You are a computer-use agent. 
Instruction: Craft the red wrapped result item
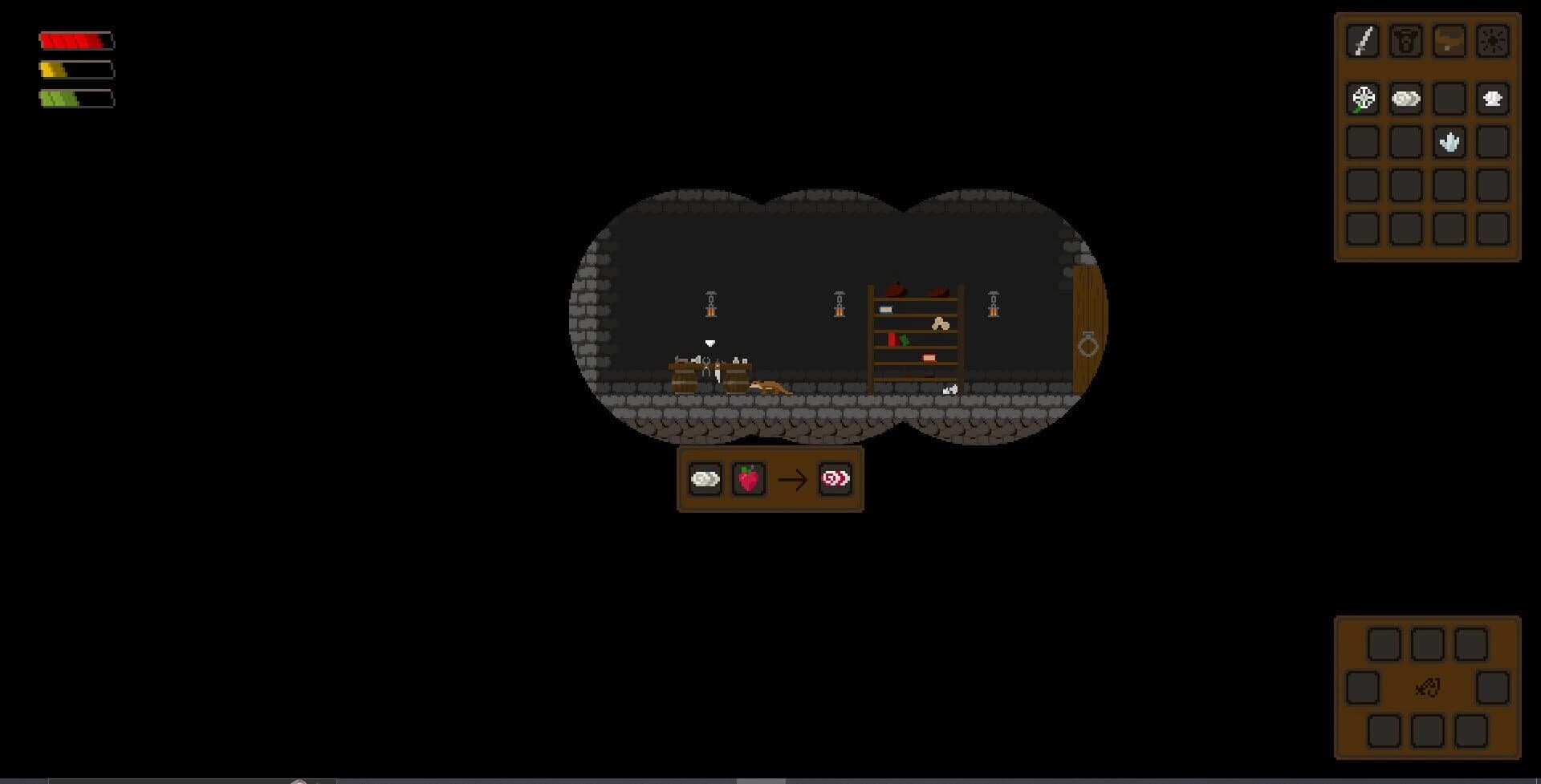coord(835,480)
